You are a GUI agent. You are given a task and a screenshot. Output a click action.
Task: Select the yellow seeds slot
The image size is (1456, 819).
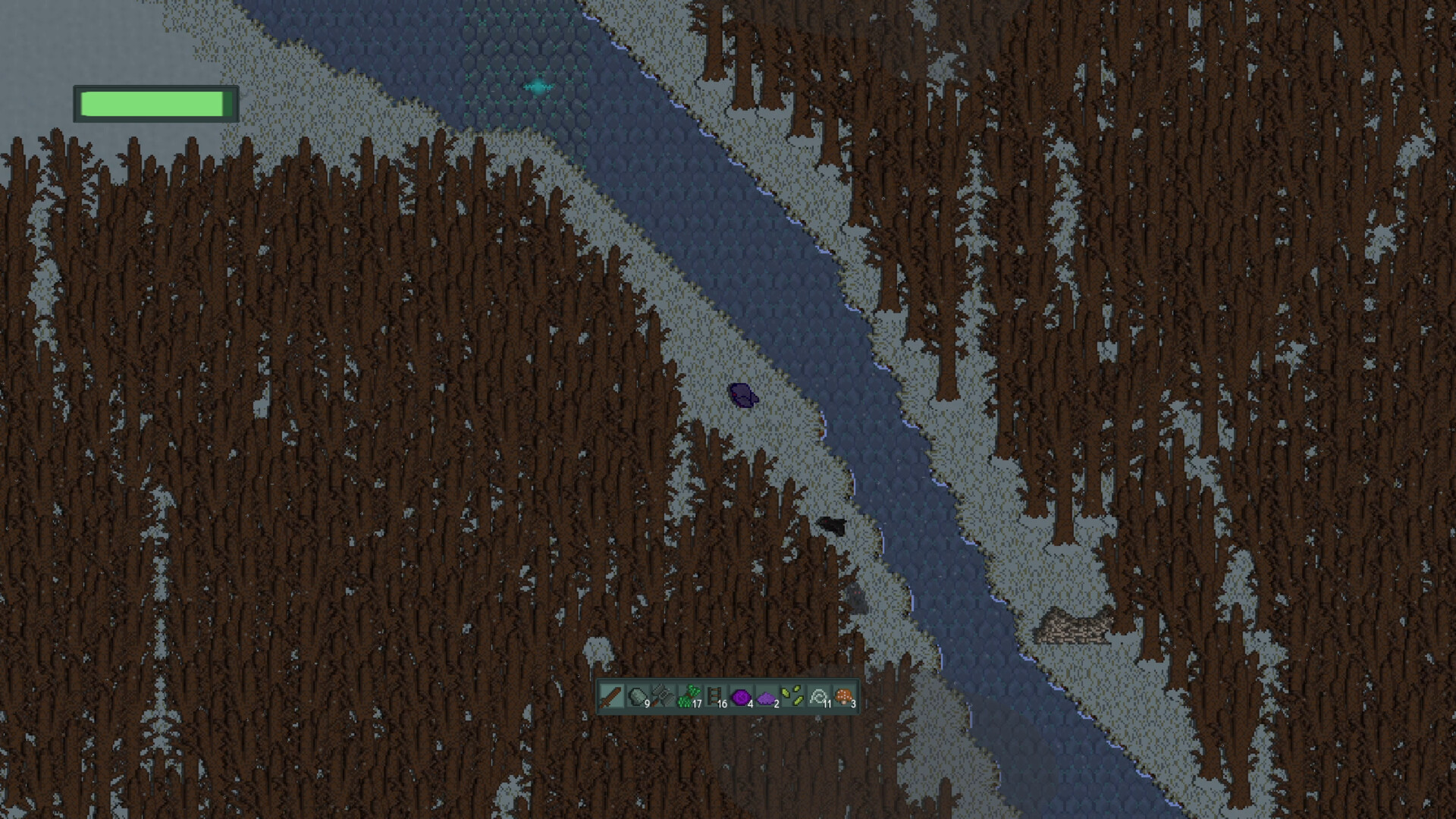point(791,696)
